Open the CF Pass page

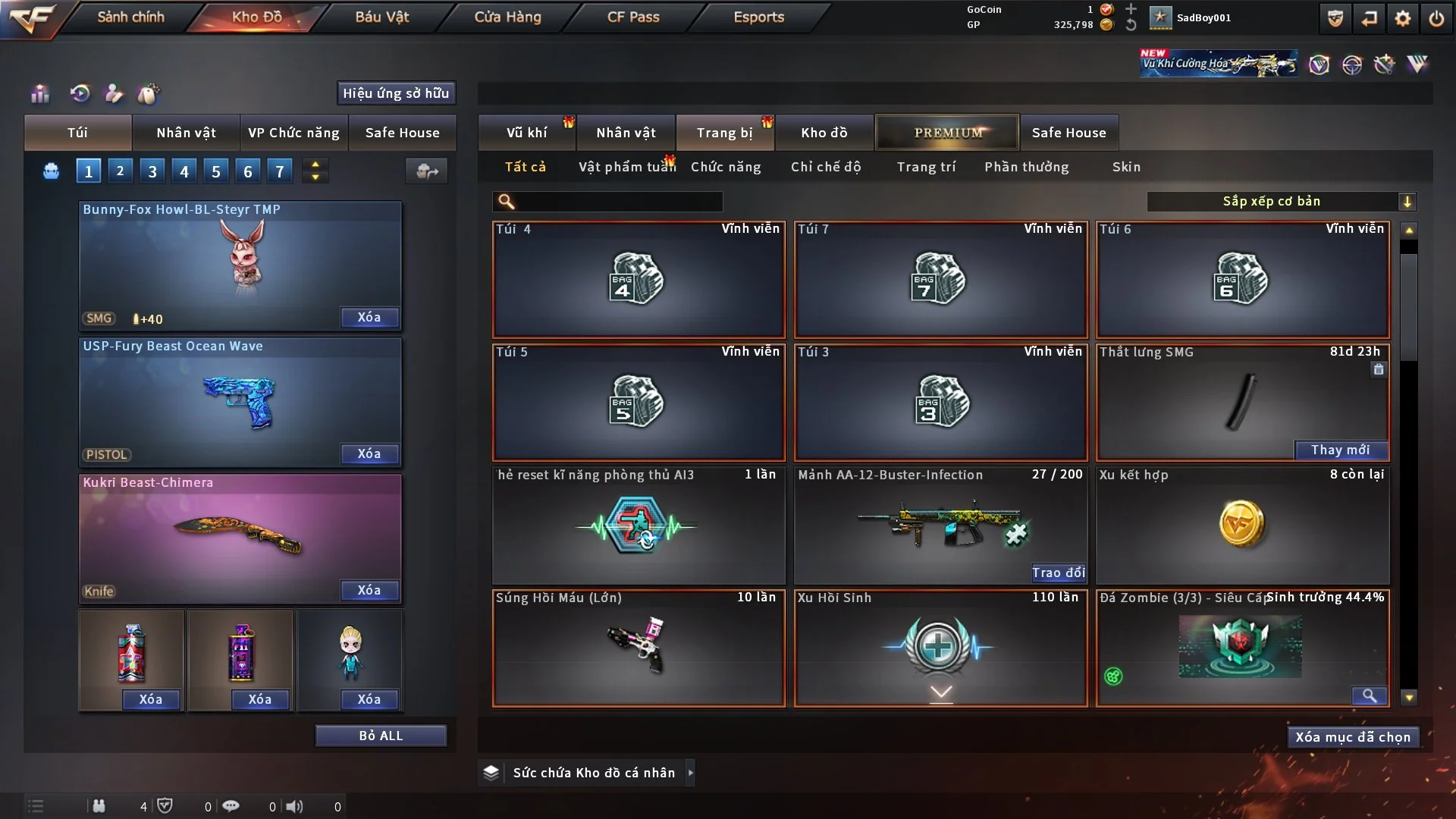click(x=633, y=17)
